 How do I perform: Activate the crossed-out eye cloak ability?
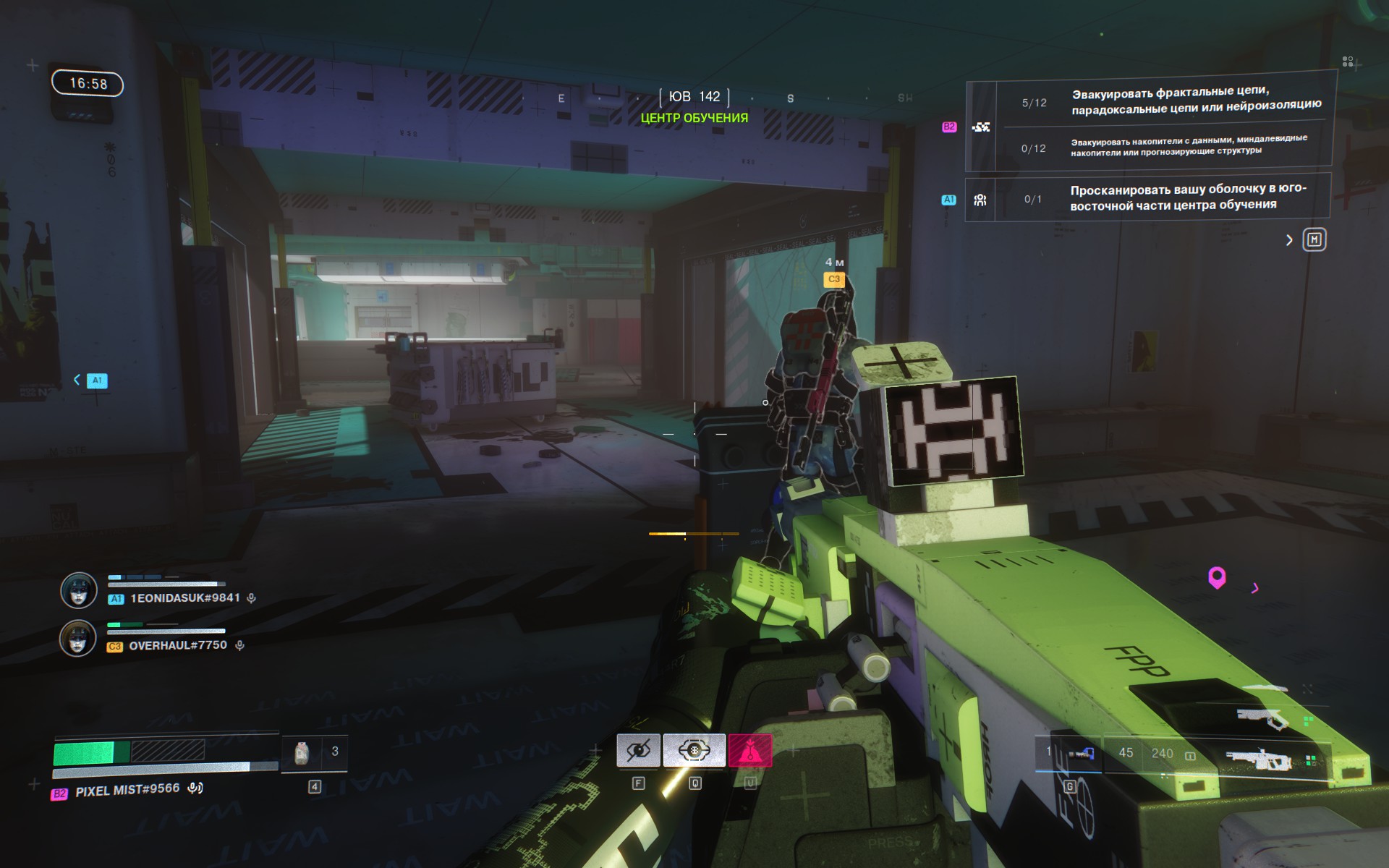tap(638, 751)
